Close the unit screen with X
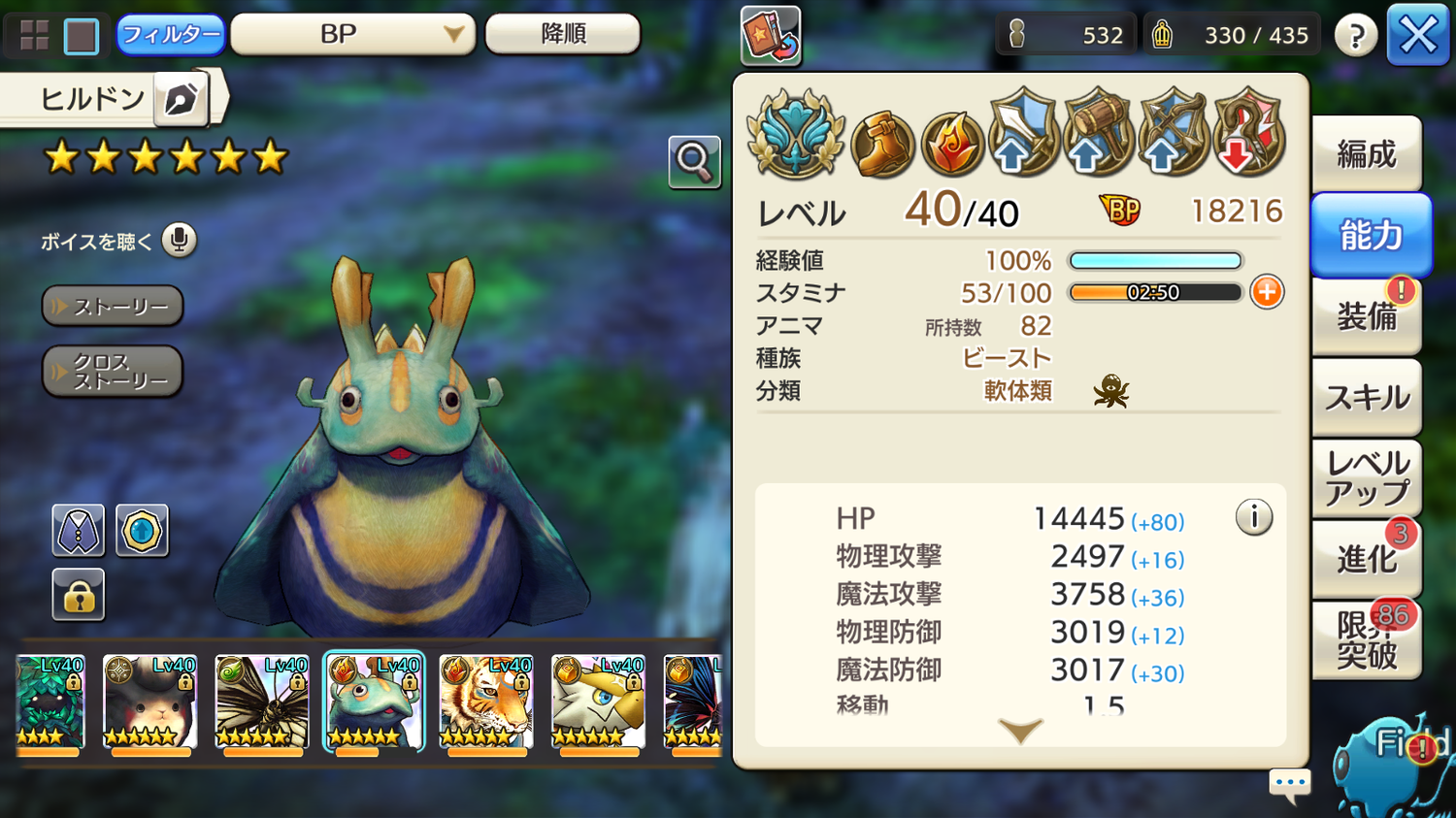This screenshot has width=1456, height=818. point(1417,36)
